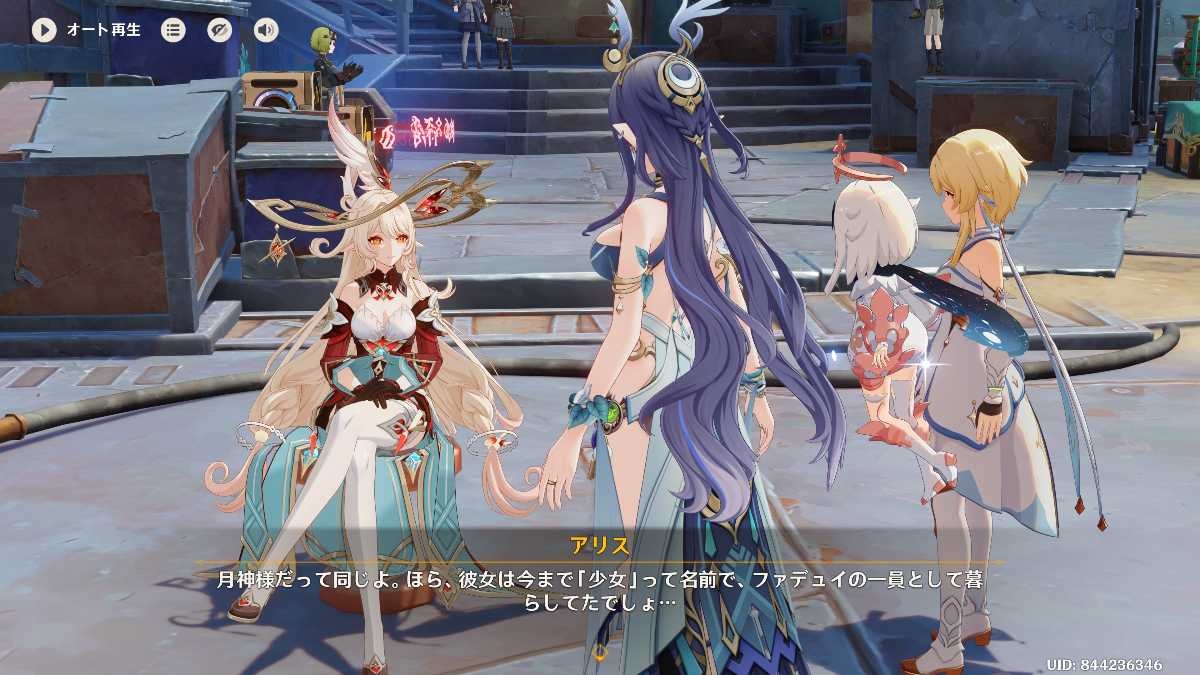This screenshot has width=1200, height=675.
Task: Advance dialogue via the continue arrow indicator
Action: coord(600,653)
